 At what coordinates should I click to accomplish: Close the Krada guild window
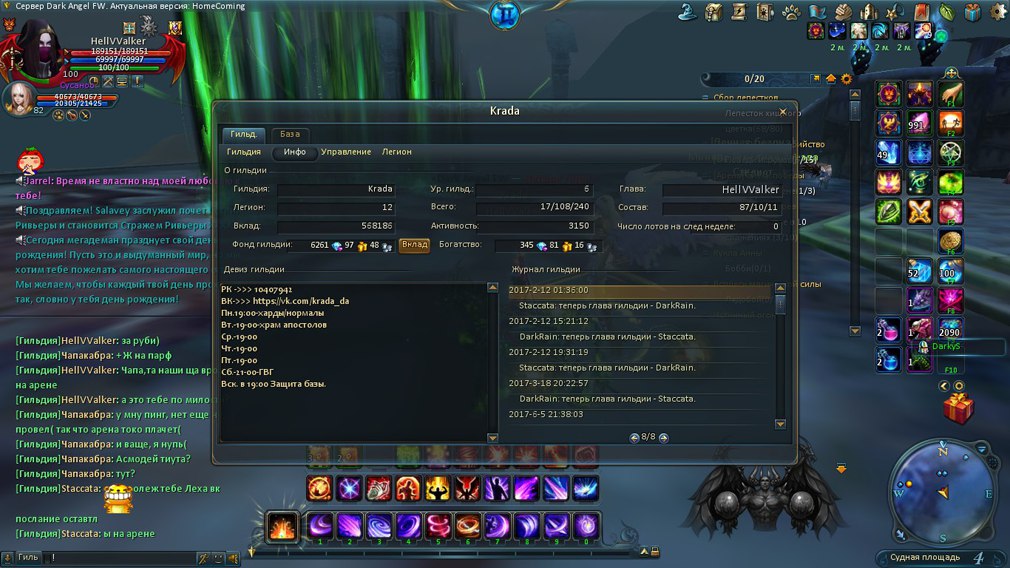(x=782, y=113)
